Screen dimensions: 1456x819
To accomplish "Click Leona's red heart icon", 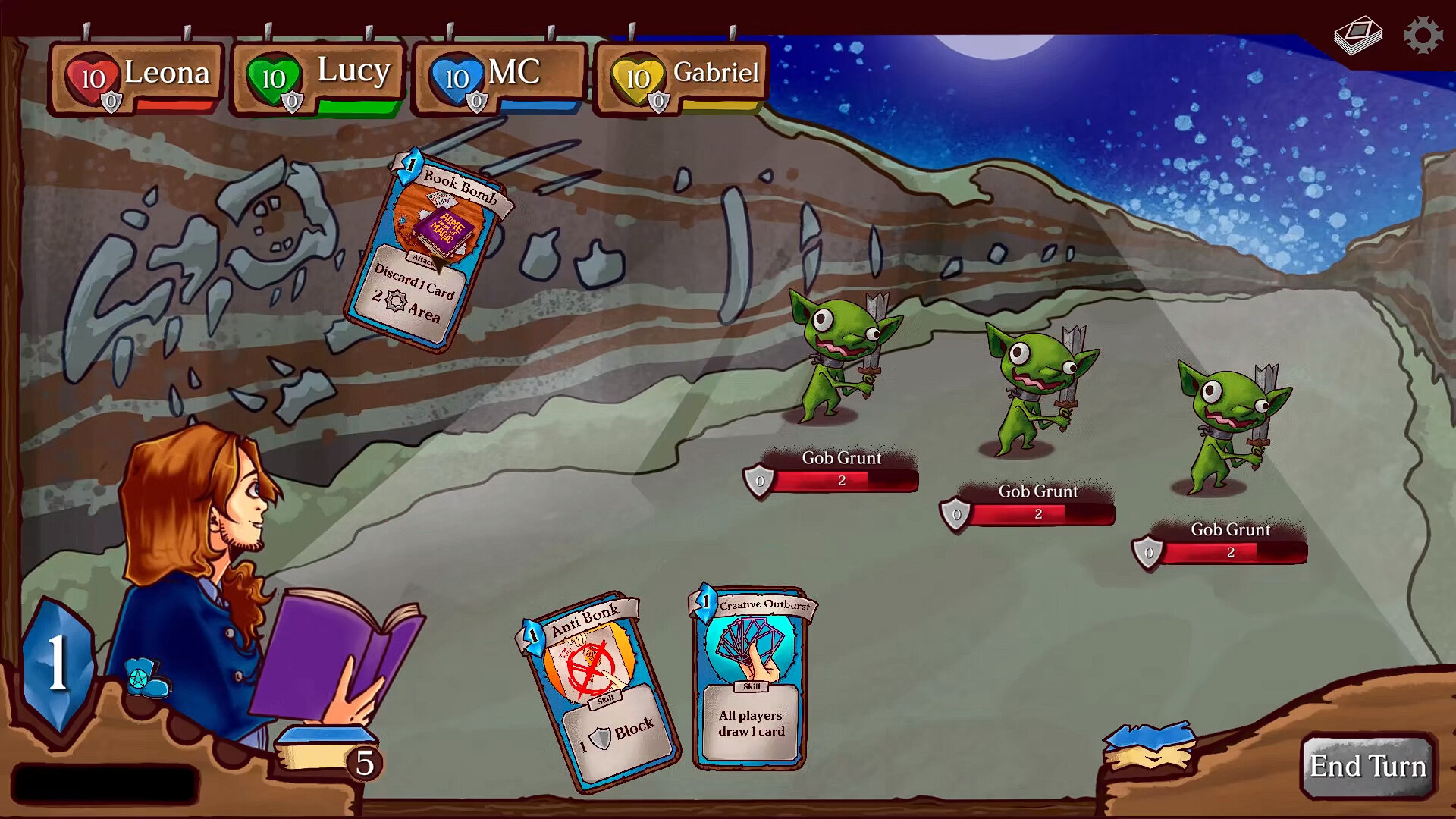I will [92, 76].
